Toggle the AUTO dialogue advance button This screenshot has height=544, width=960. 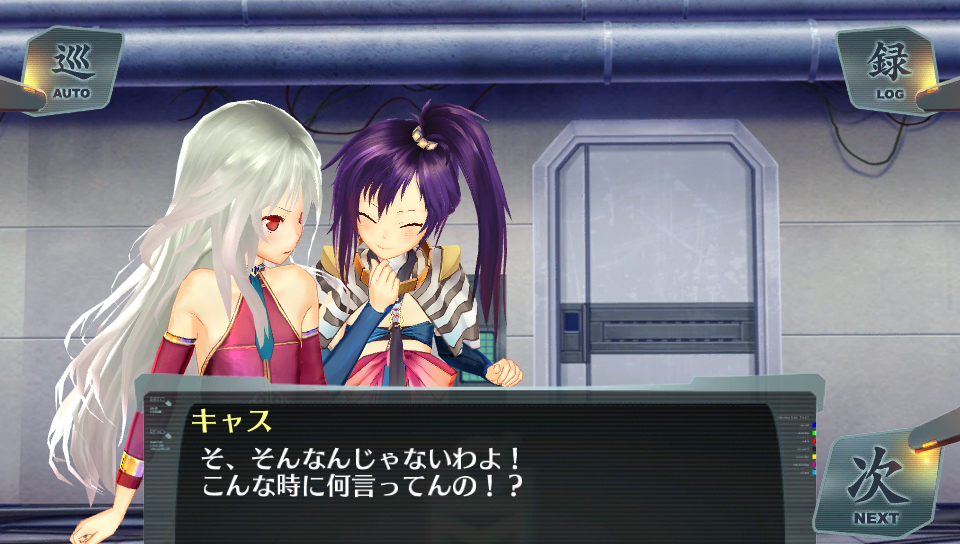pyautogui.click(x=72, y=71)
